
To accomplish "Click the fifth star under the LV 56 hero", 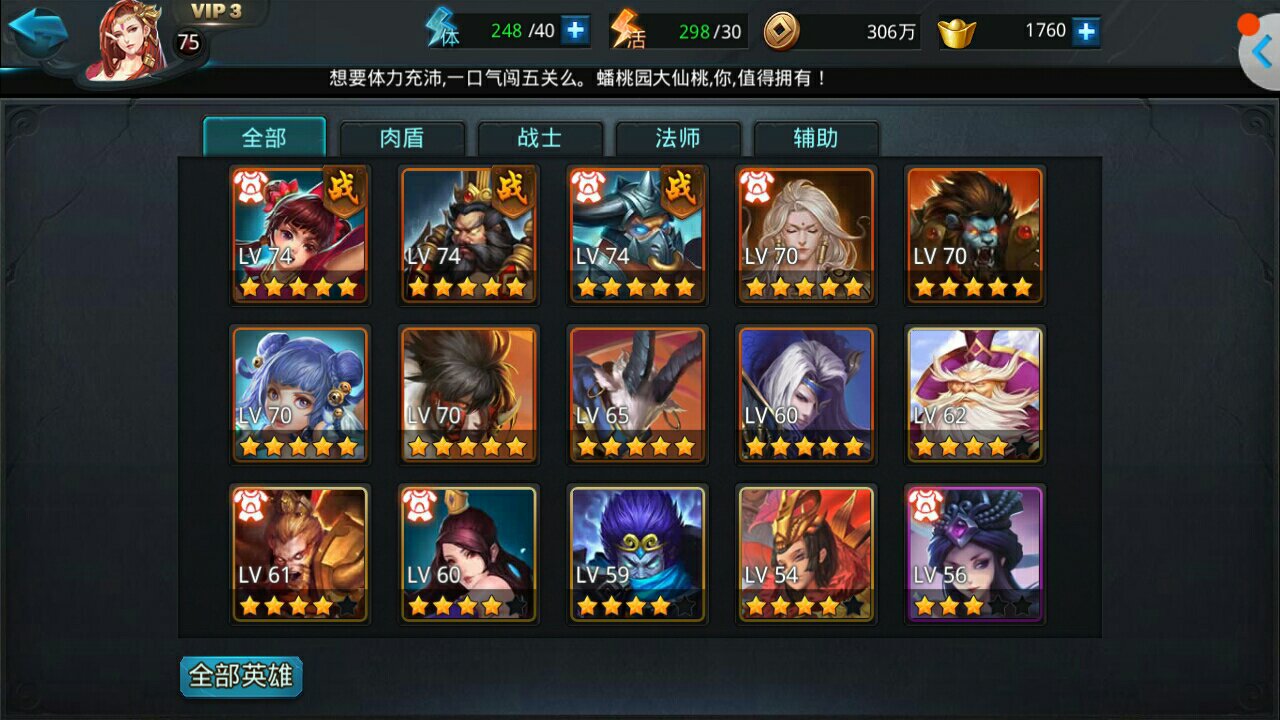I will (1022, 604).
